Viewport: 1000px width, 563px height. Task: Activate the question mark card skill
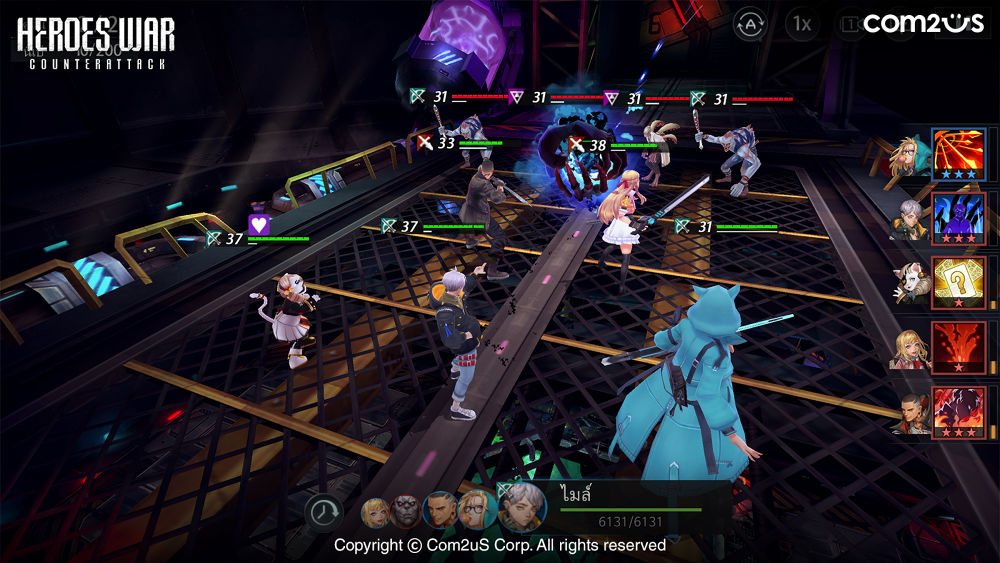[959, 283]
